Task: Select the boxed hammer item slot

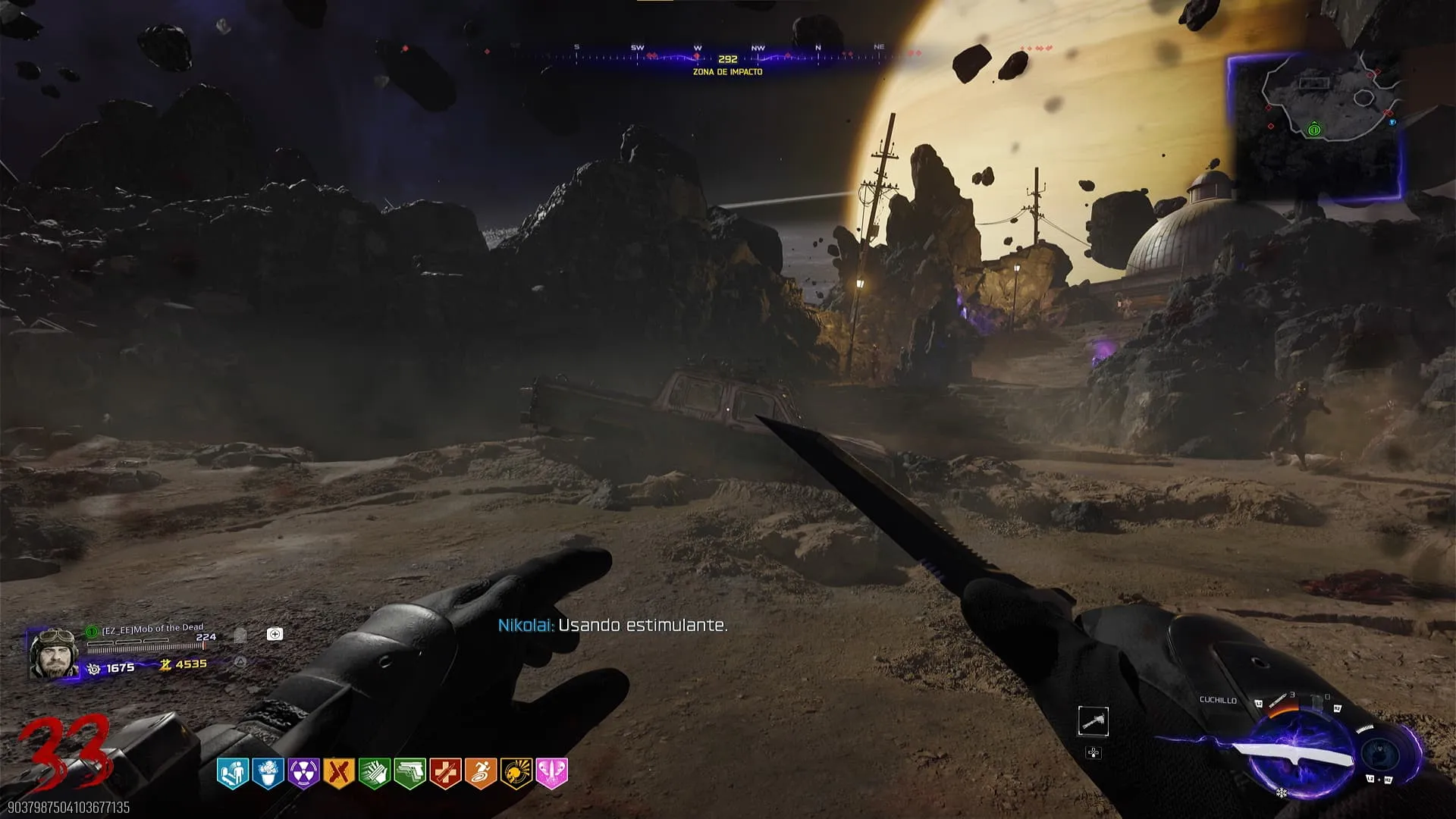Action: 1093,721
